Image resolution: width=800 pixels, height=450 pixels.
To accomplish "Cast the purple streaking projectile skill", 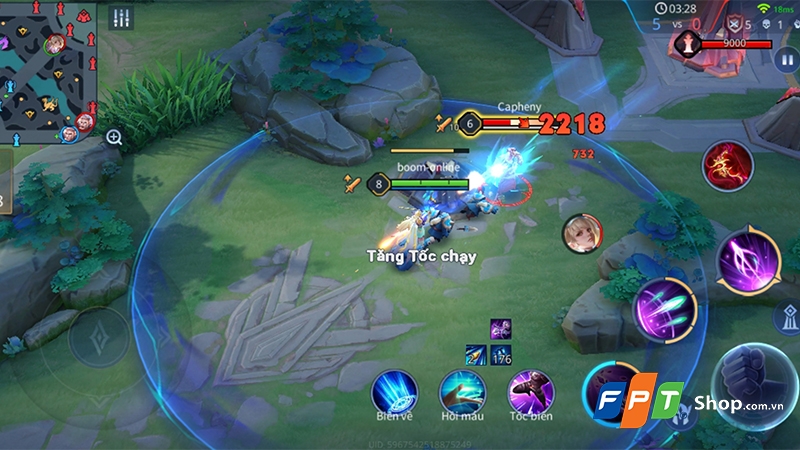I will tap(662, 305).
